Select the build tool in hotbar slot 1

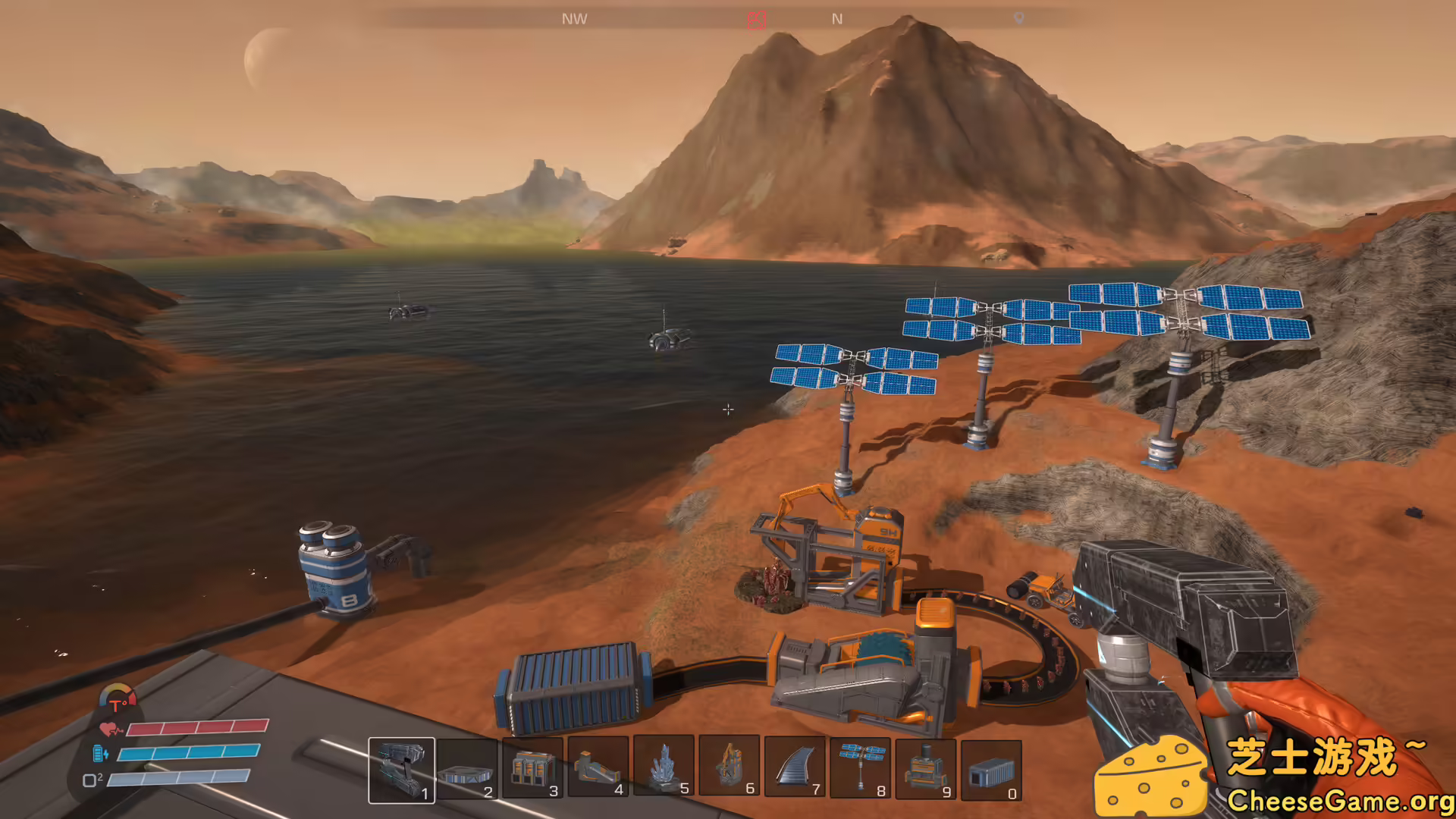click(401, 769)
